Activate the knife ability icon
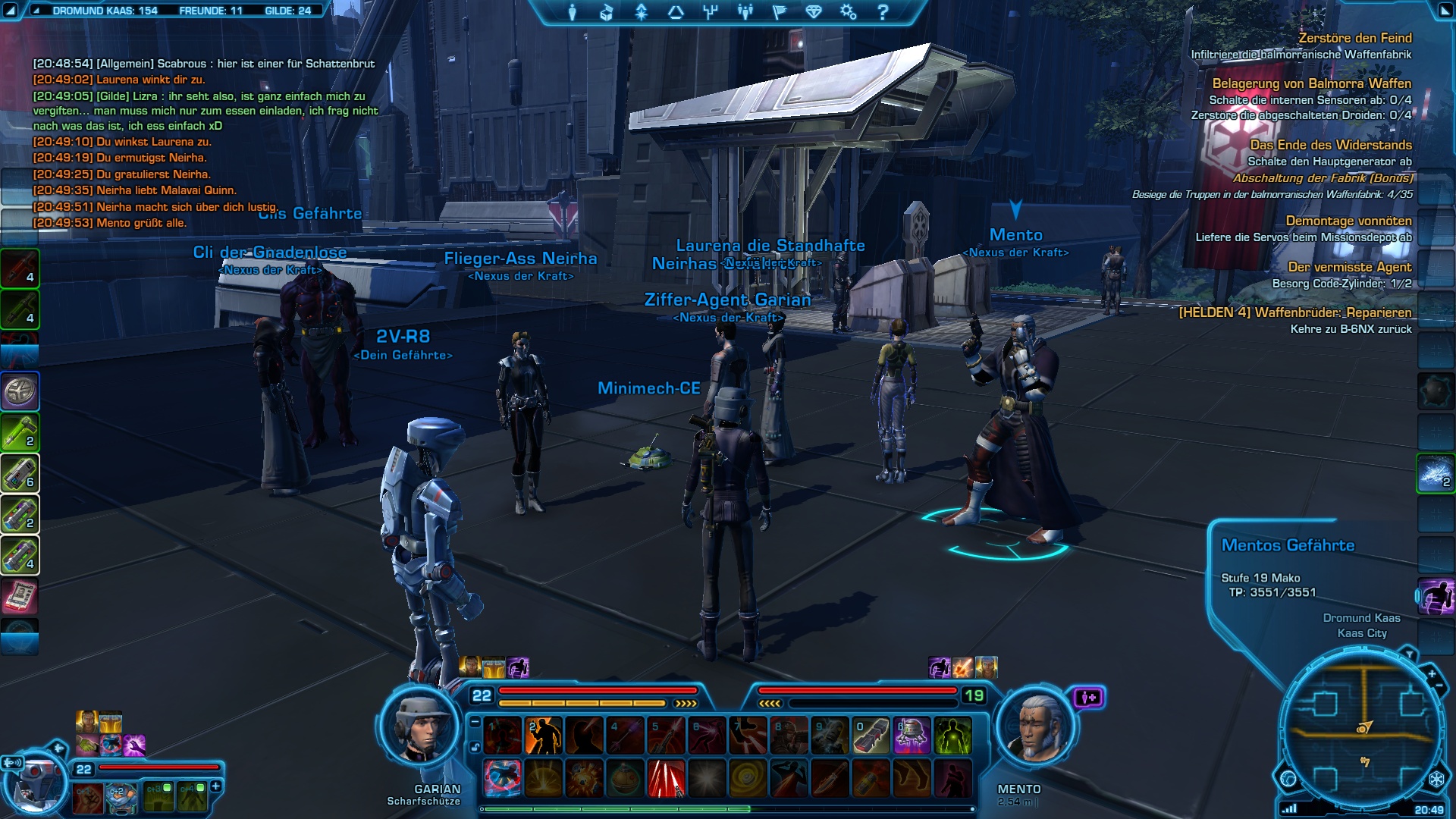The width and height of the screenshot is (1456, 819). [x=829, y=780]
